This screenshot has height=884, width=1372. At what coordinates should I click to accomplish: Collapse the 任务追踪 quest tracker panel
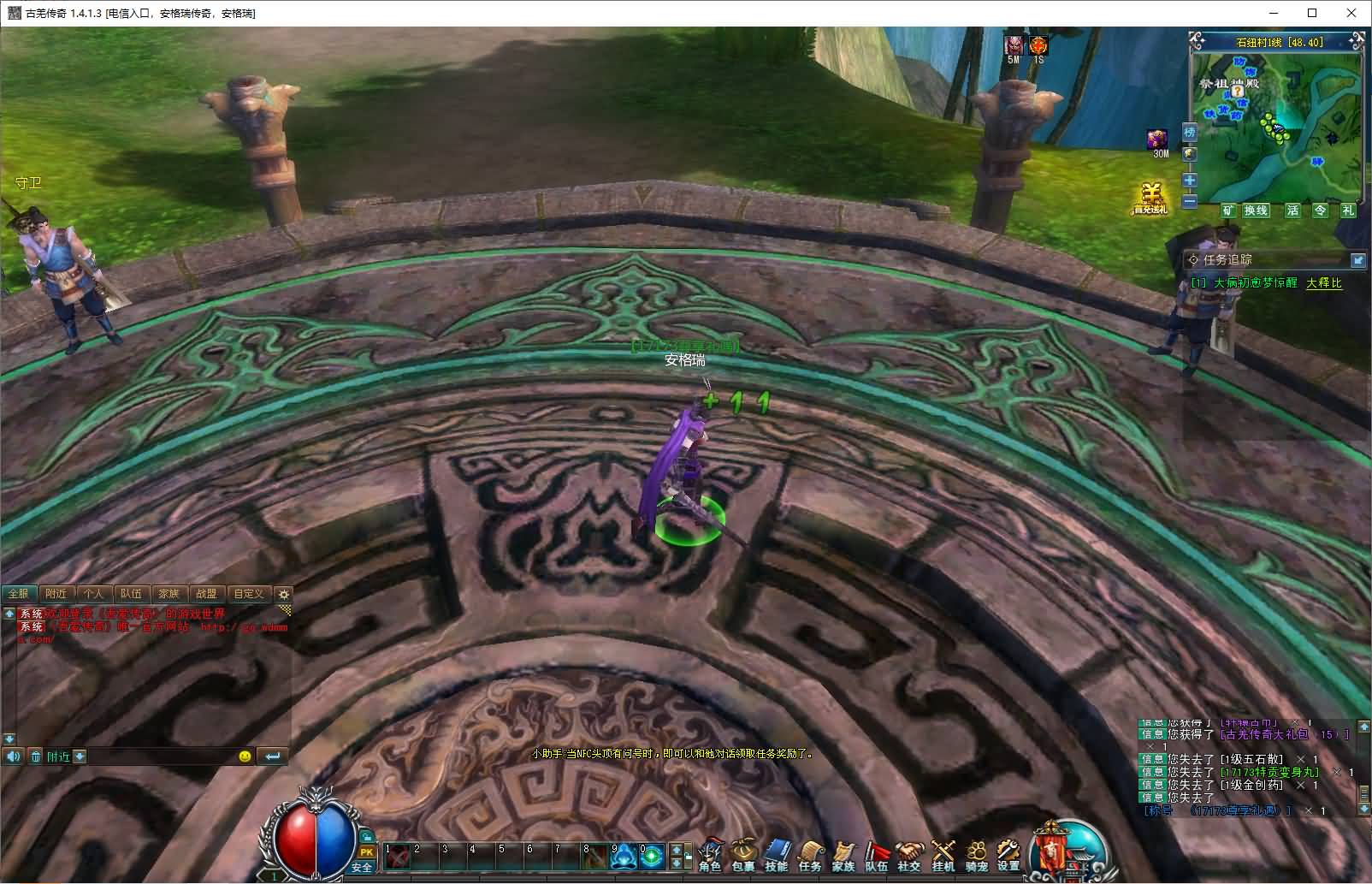pyautogui.click(x=1357, y=259)
